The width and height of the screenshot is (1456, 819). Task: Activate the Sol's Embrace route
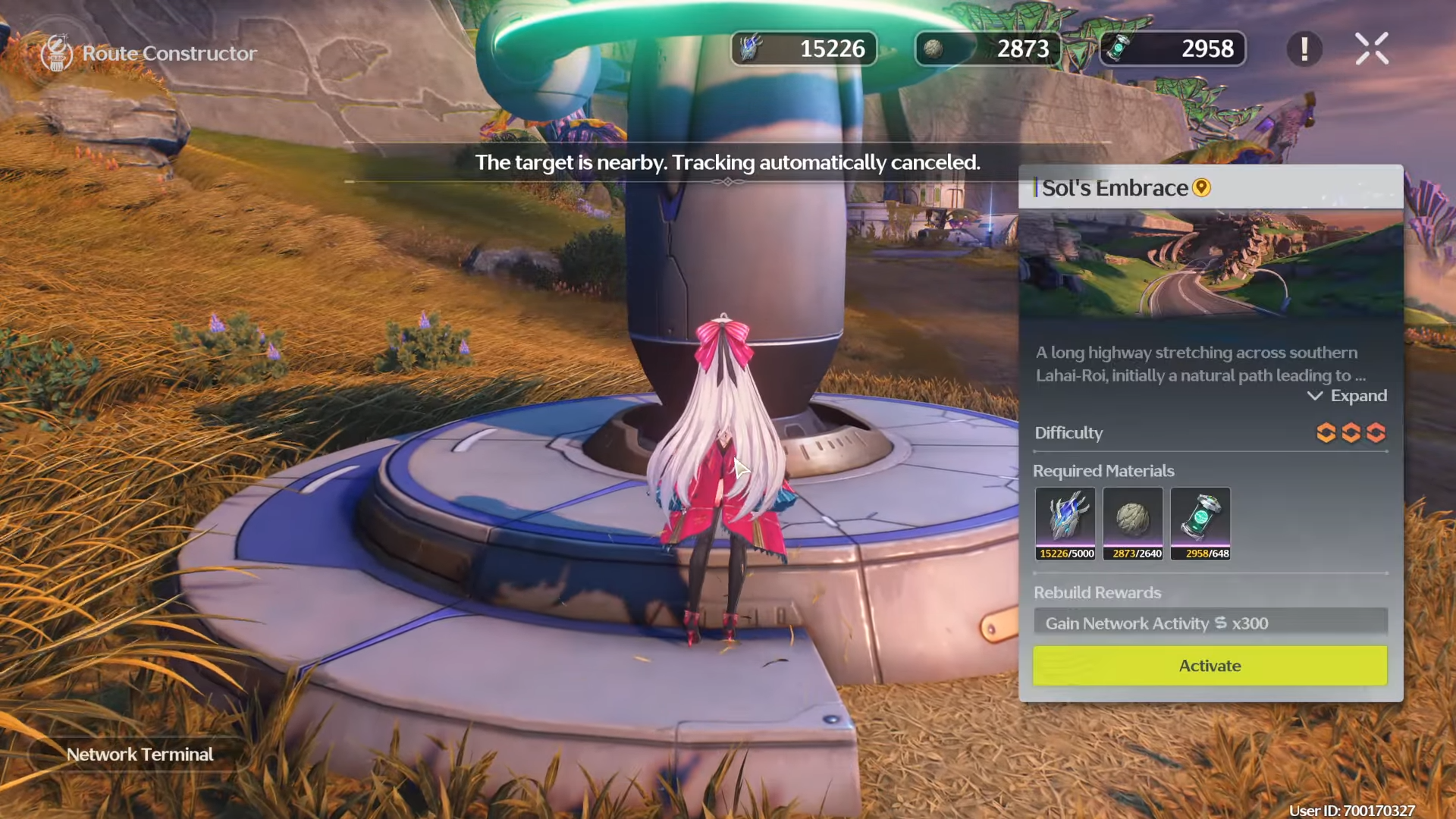pyautogui.click(x=1210, y=666)
